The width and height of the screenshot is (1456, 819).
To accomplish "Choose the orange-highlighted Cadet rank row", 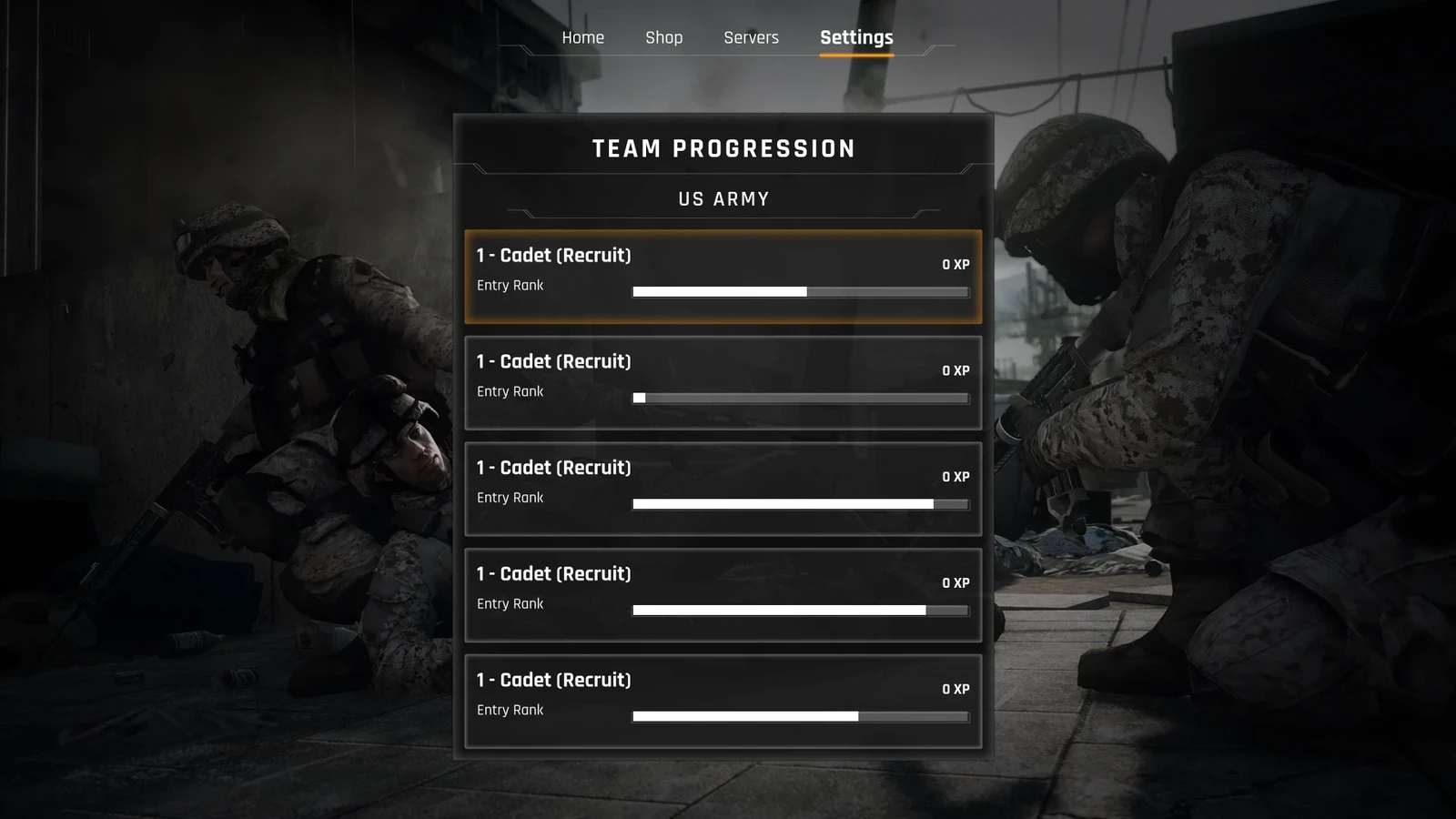I will point(723,277).
